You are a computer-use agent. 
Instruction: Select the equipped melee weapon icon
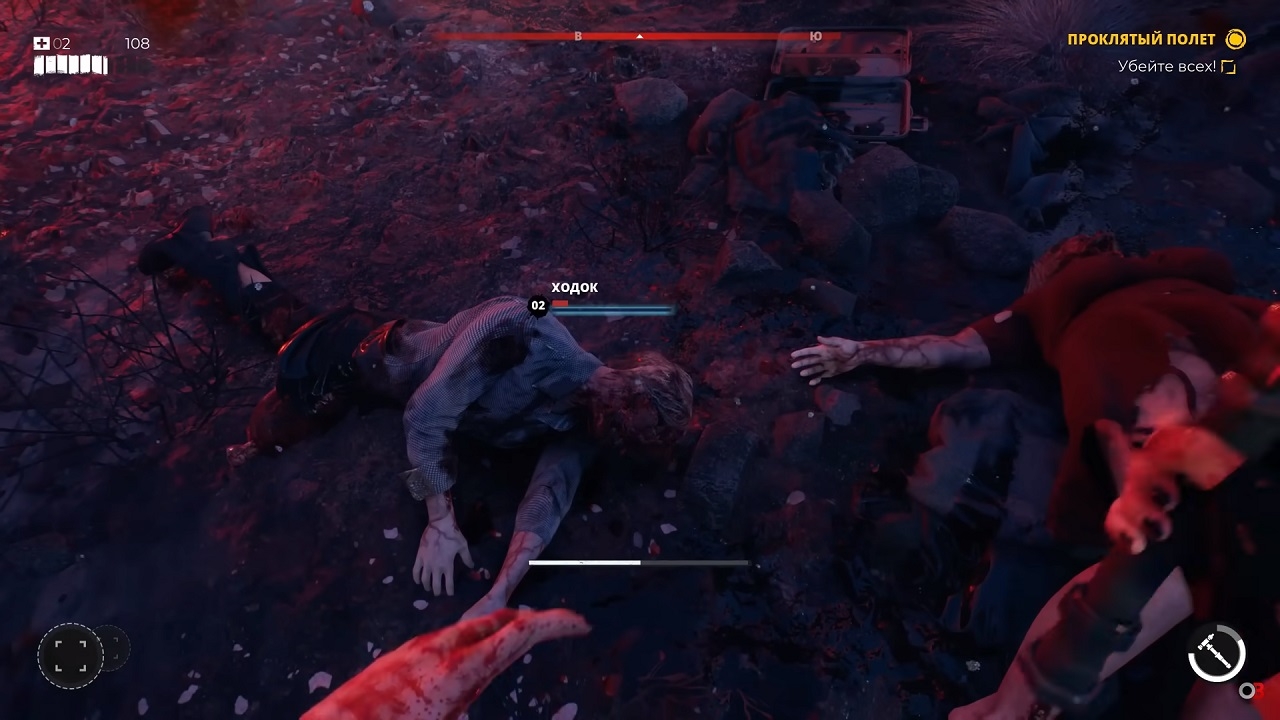(1216, 655)
